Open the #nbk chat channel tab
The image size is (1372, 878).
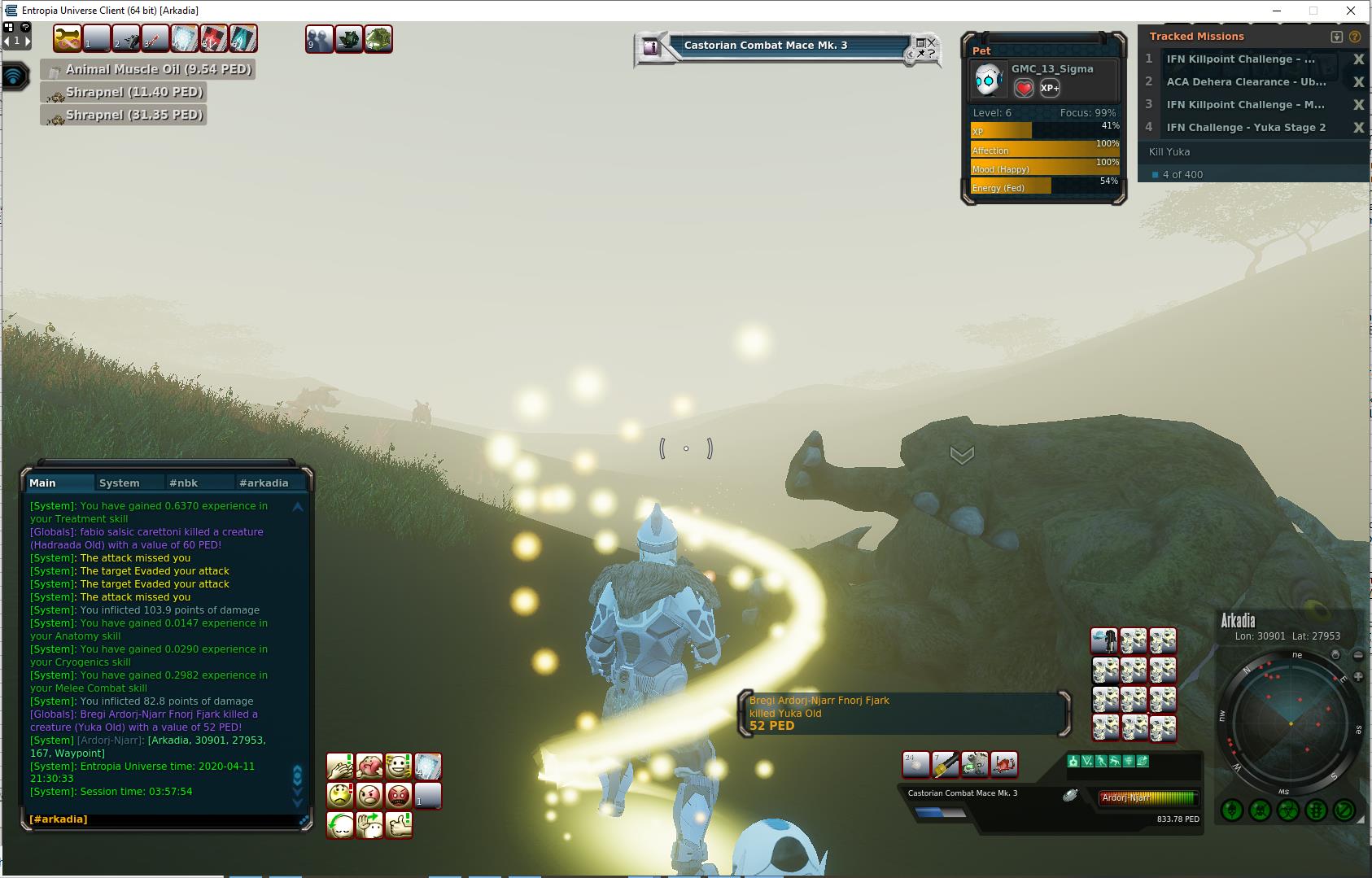pos(183,483)
